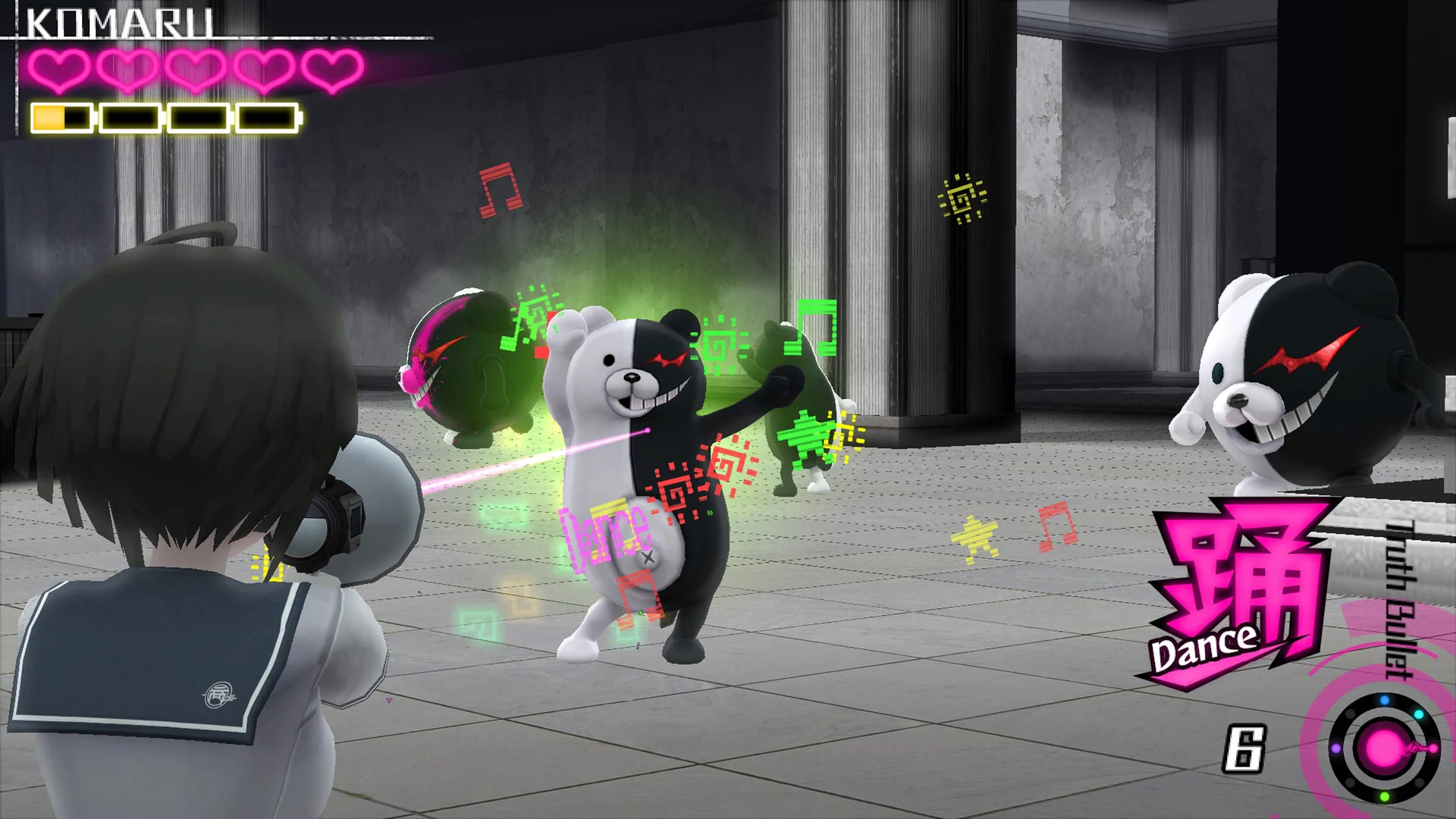Toggle the cyan dot on the bullet selector wheel
This screenshot has width=1456, height=819.
(x=1420, y=714)
